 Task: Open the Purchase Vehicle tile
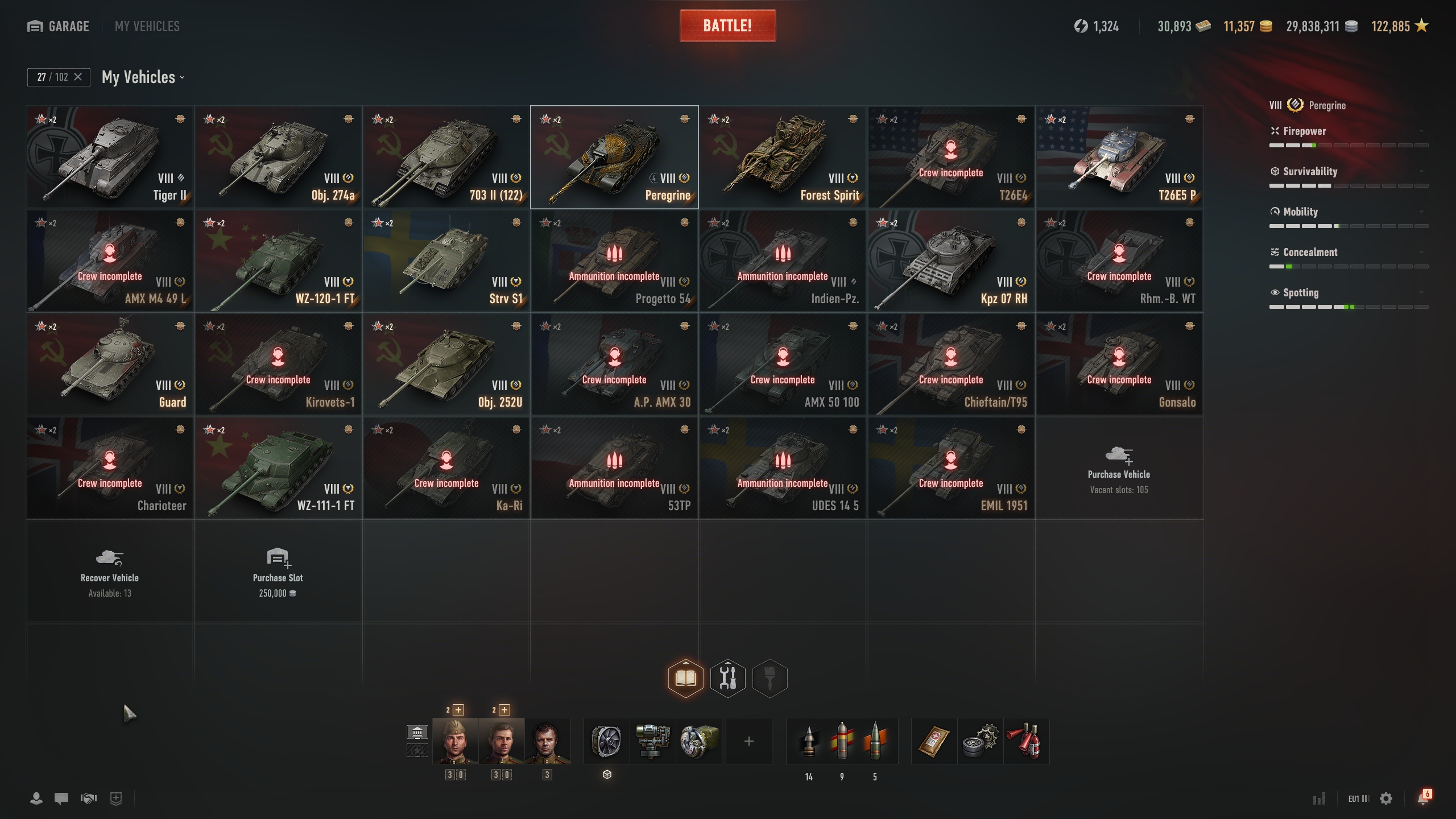1119,468
